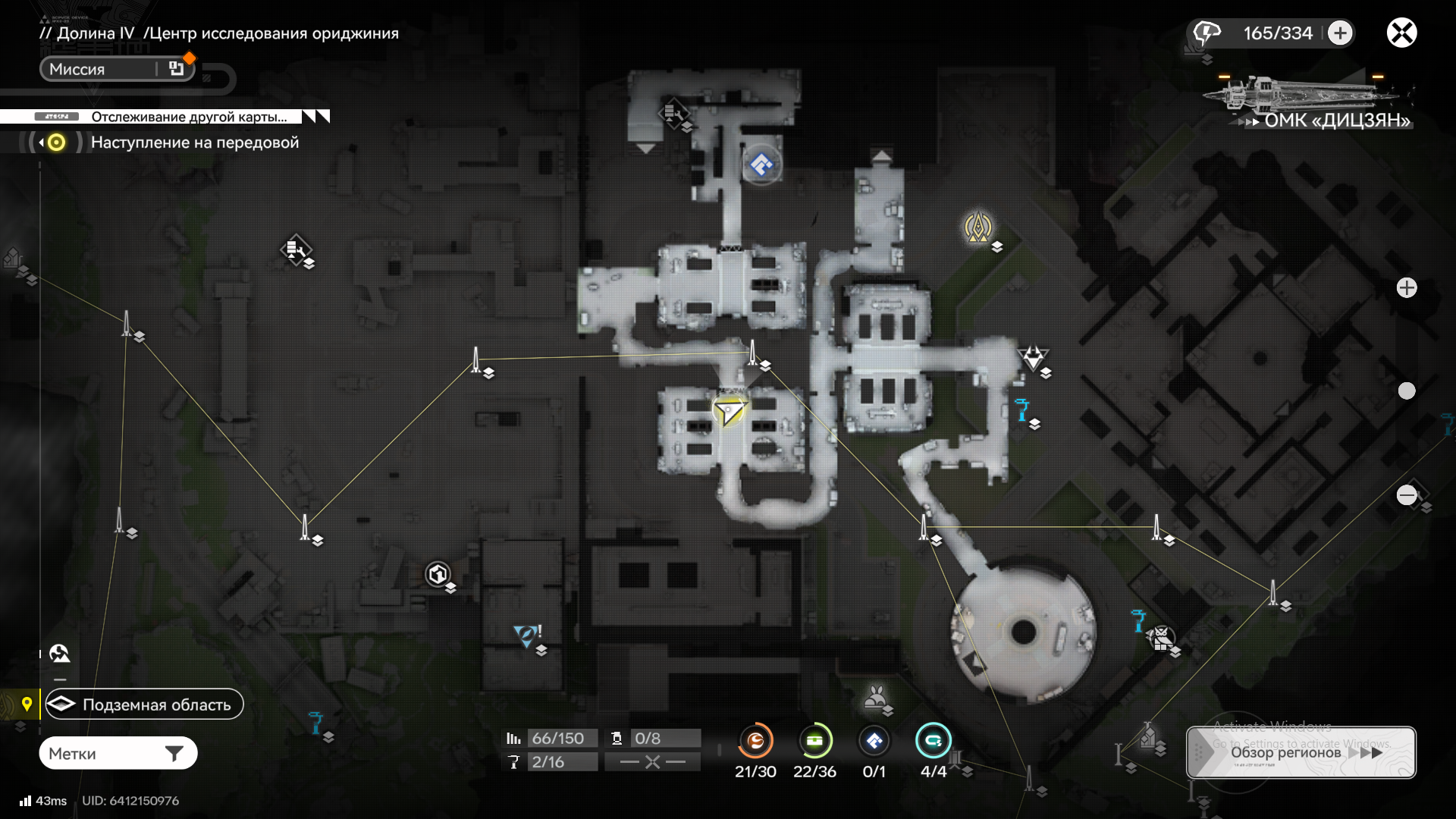The width and height of the screenshot is (1456, 819).
Task: Select the hexagon cube marker
Action: pos(438,575)
